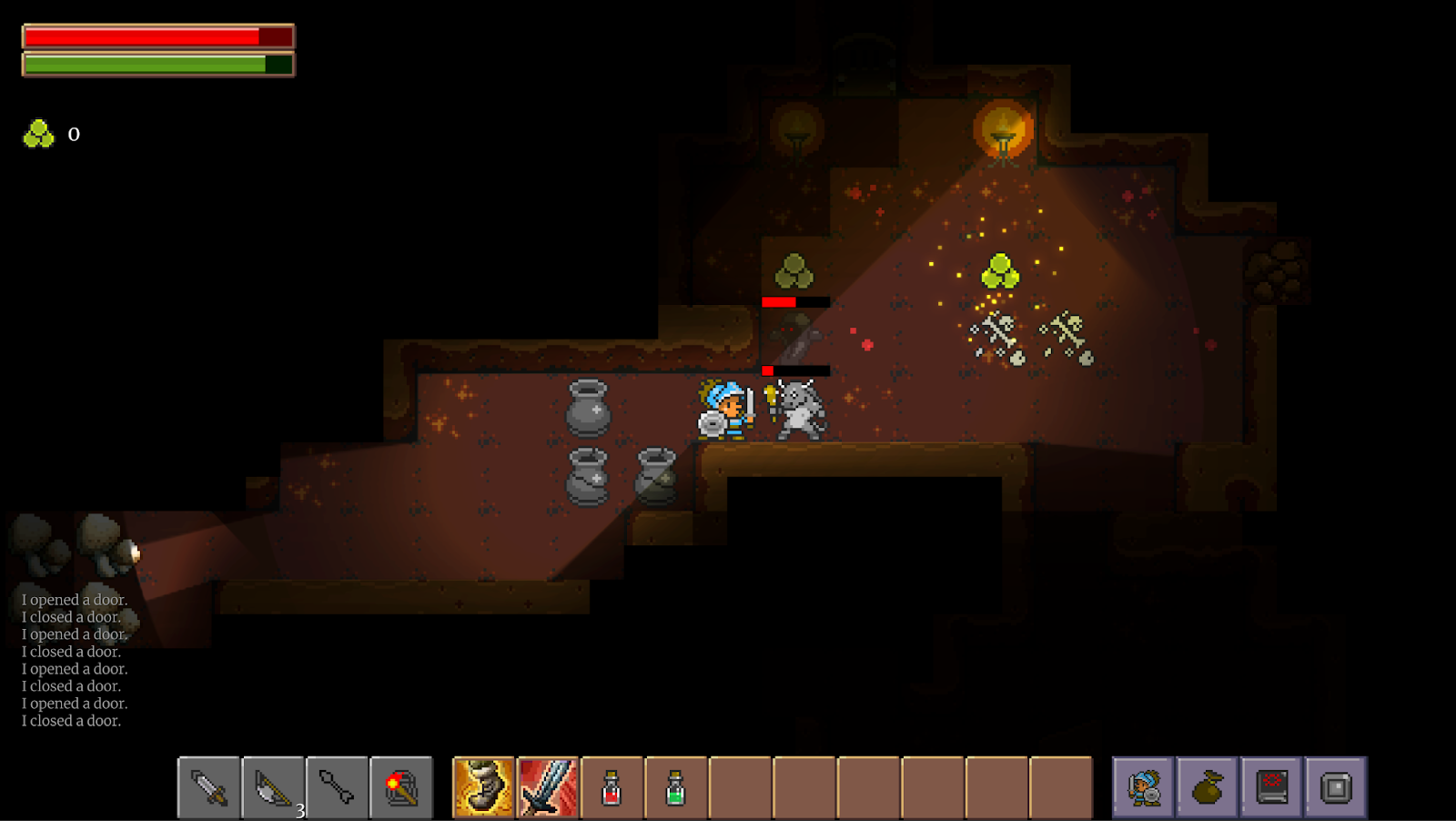Use the red sword slash ability
This screenshot has width=1456, height=821.
548,787
